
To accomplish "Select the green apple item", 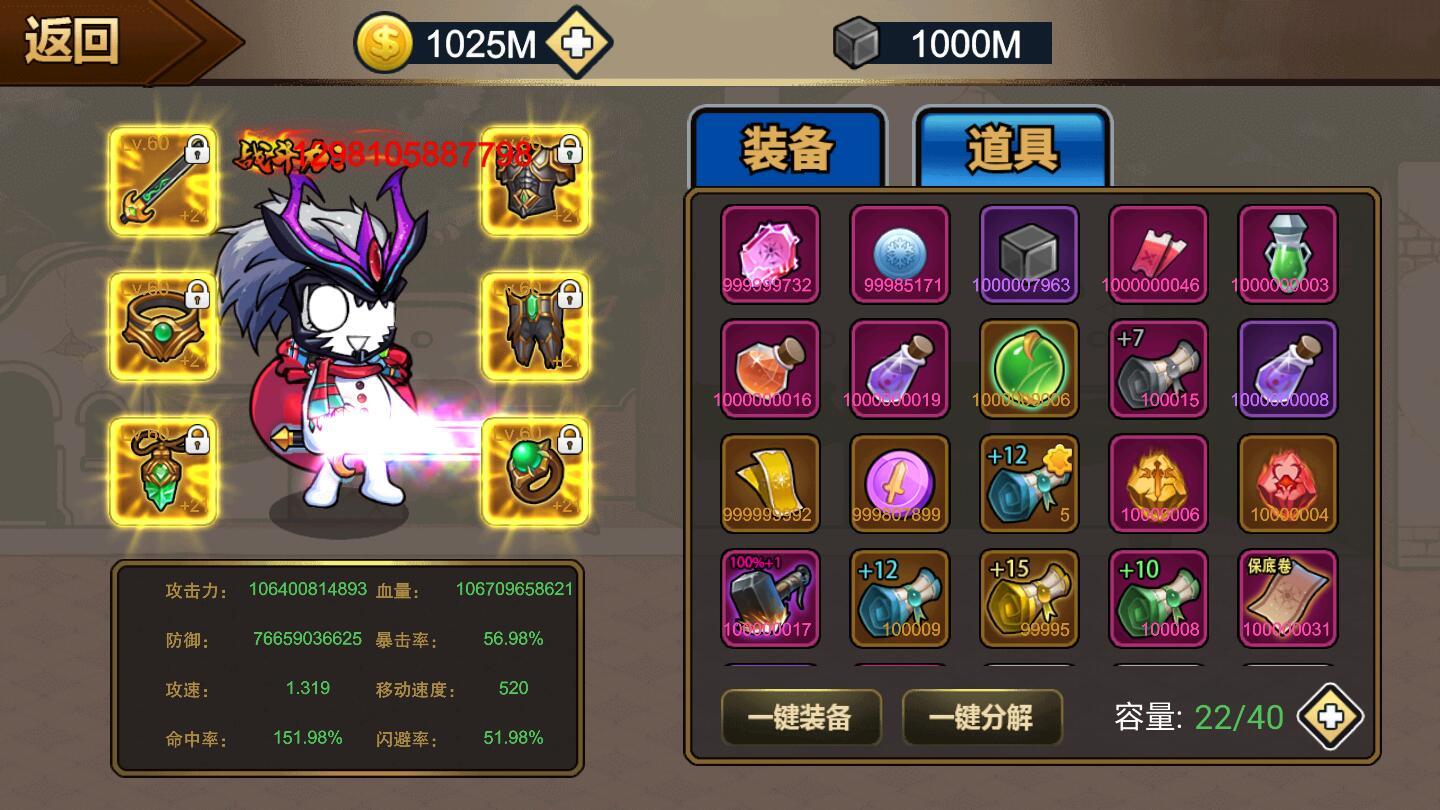I will click(1030, 370).
